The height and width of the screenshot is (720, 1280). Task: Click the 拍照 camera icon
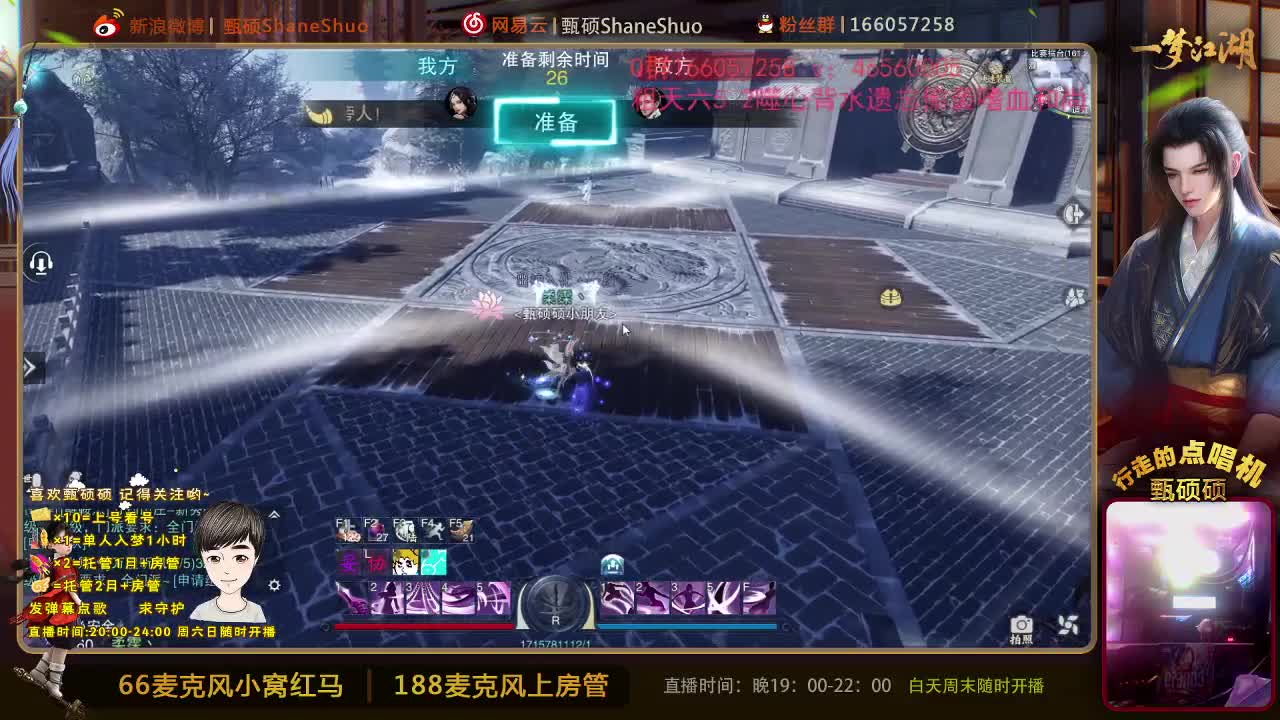[x=1022, y=626]
